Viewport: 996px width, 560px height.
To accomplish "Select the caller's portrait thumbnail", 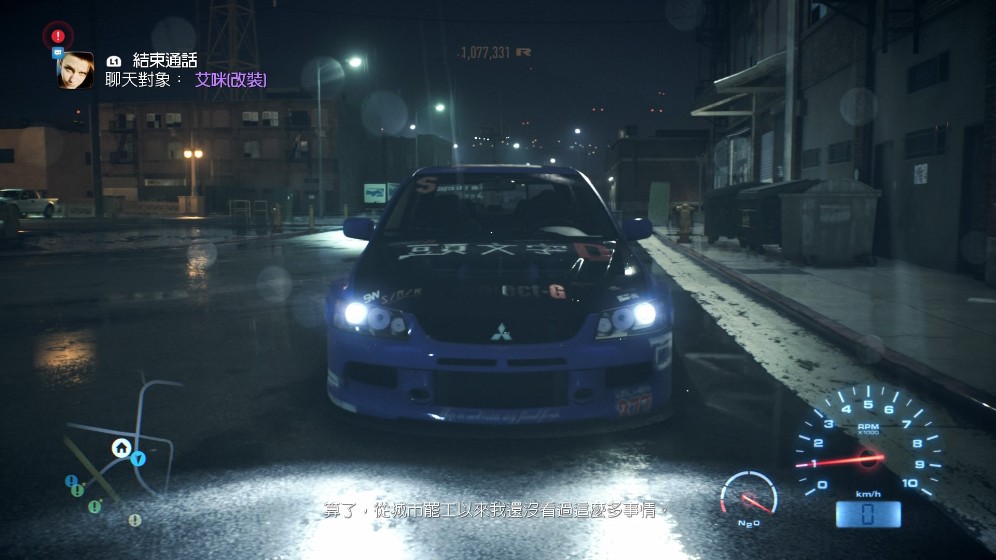I will pyautogui.click(x=76, y=70).
